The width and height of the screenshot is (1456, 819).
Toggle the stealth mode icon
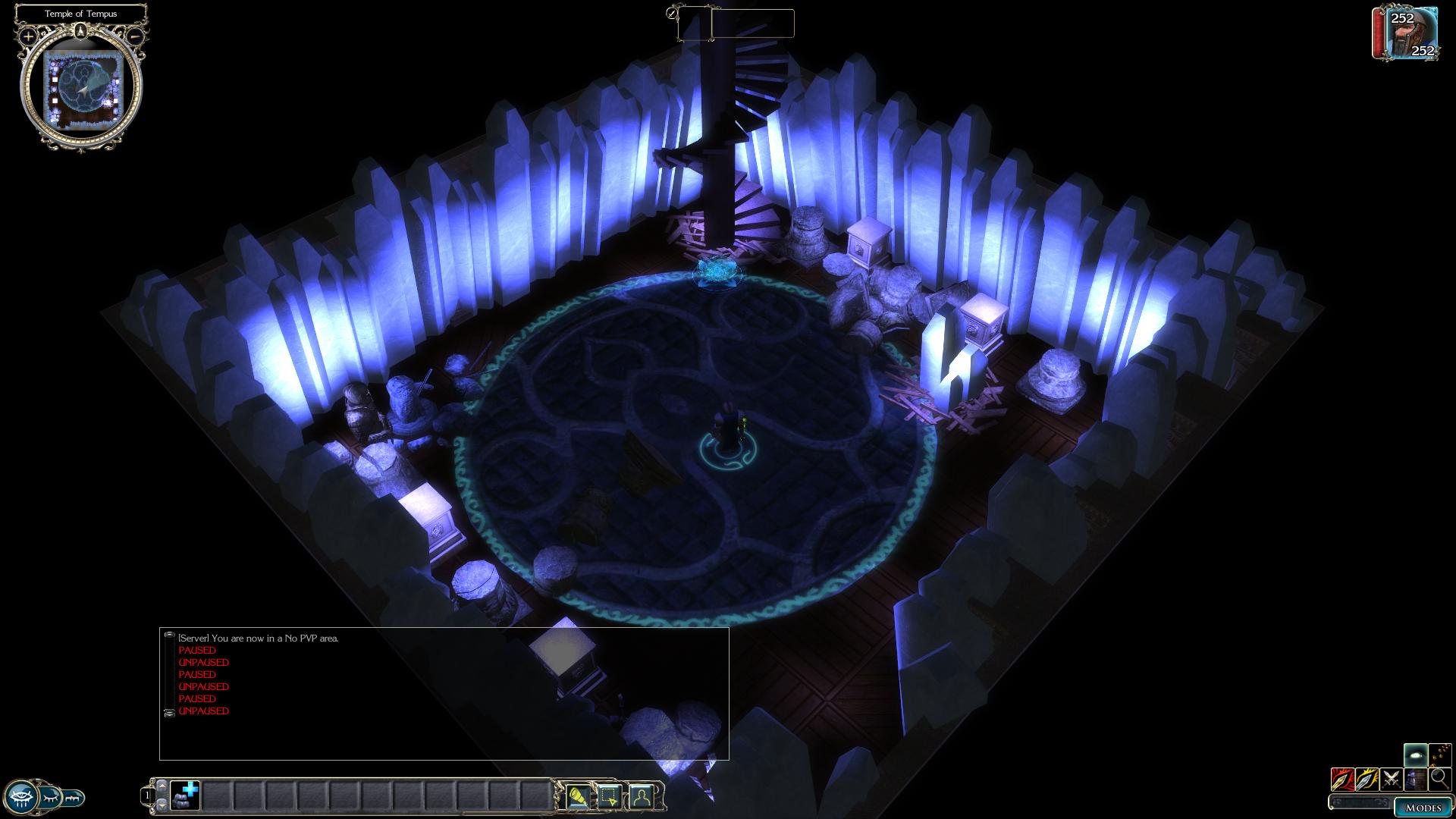pos(1415,779)
